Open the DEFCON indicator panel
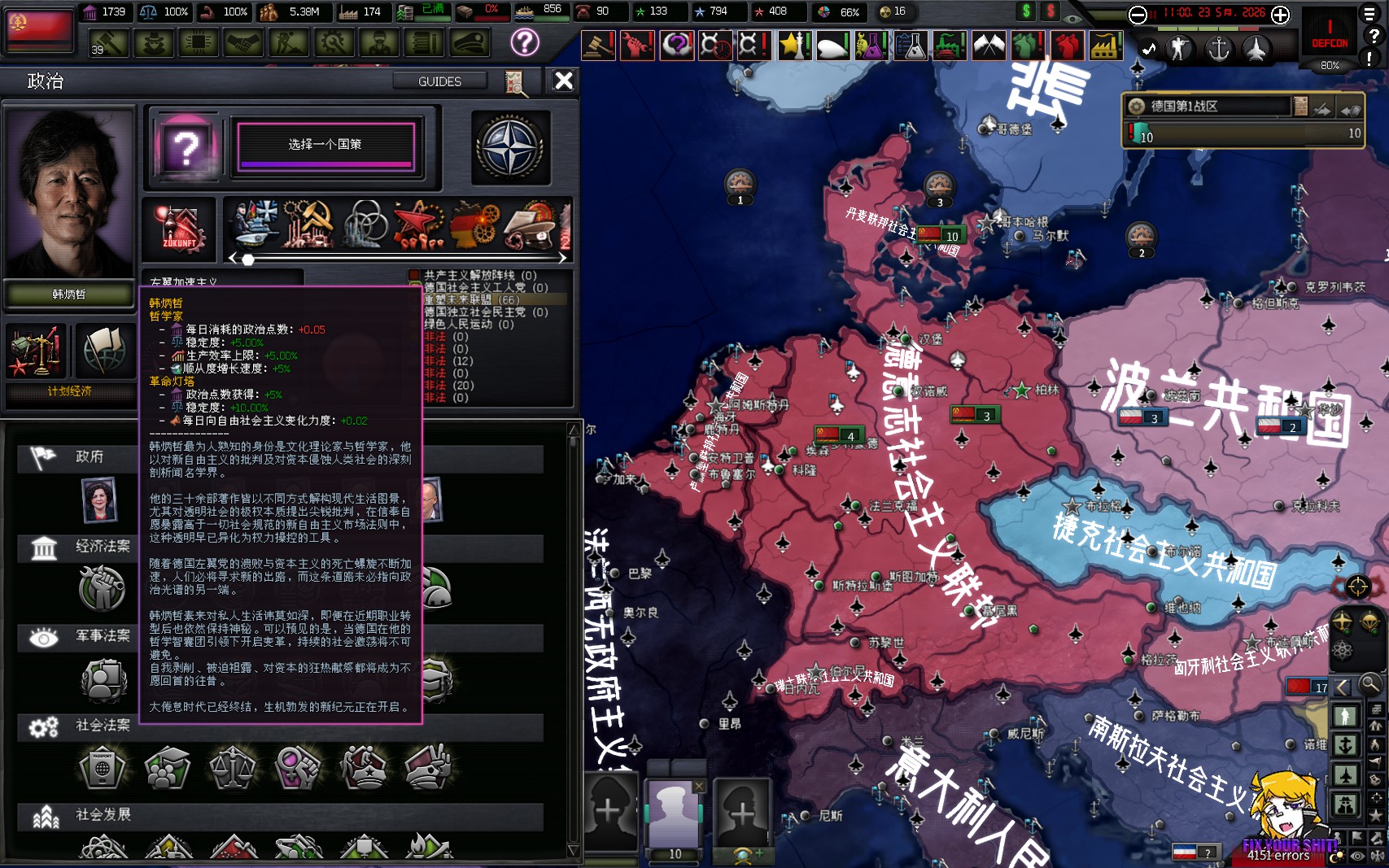The height and width of the screenshot is (868, 1389). 1330,37
